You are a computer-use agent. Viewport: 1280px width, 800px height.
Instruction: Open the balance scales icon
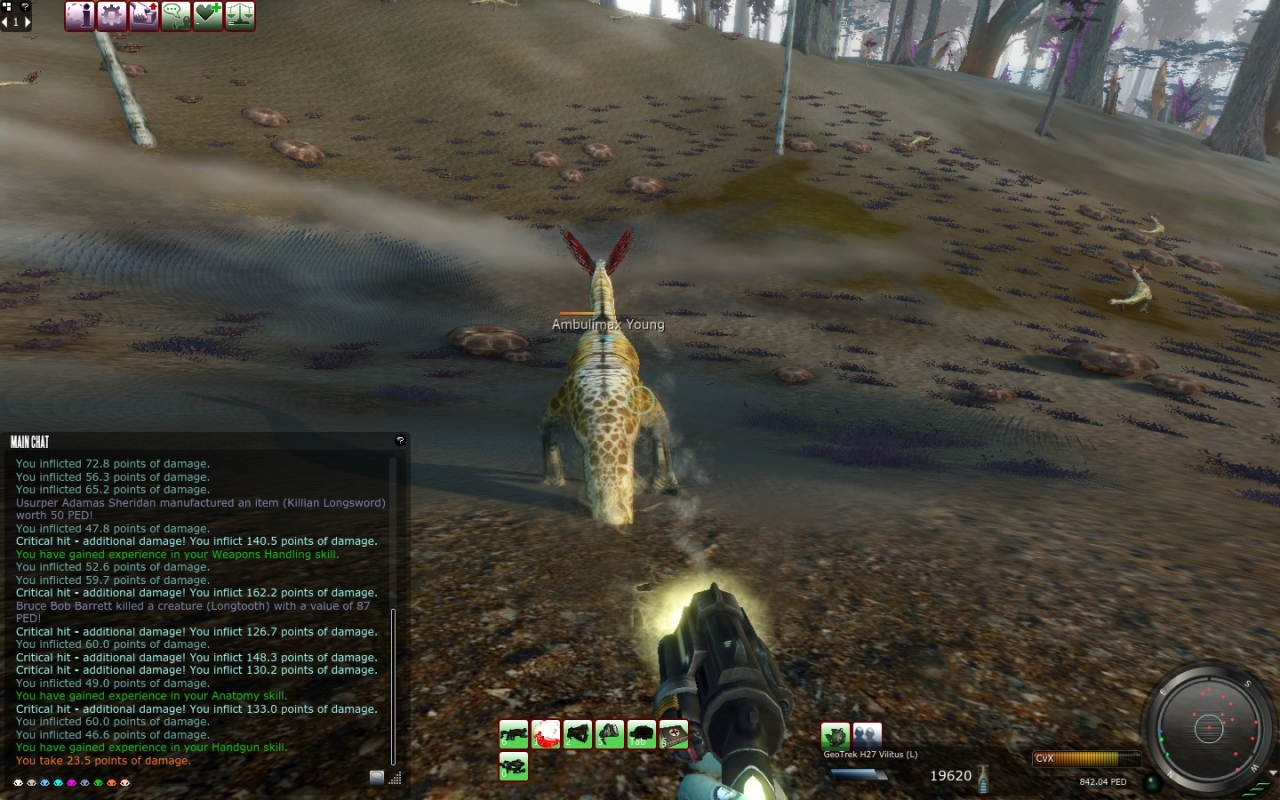click(240, 16)
